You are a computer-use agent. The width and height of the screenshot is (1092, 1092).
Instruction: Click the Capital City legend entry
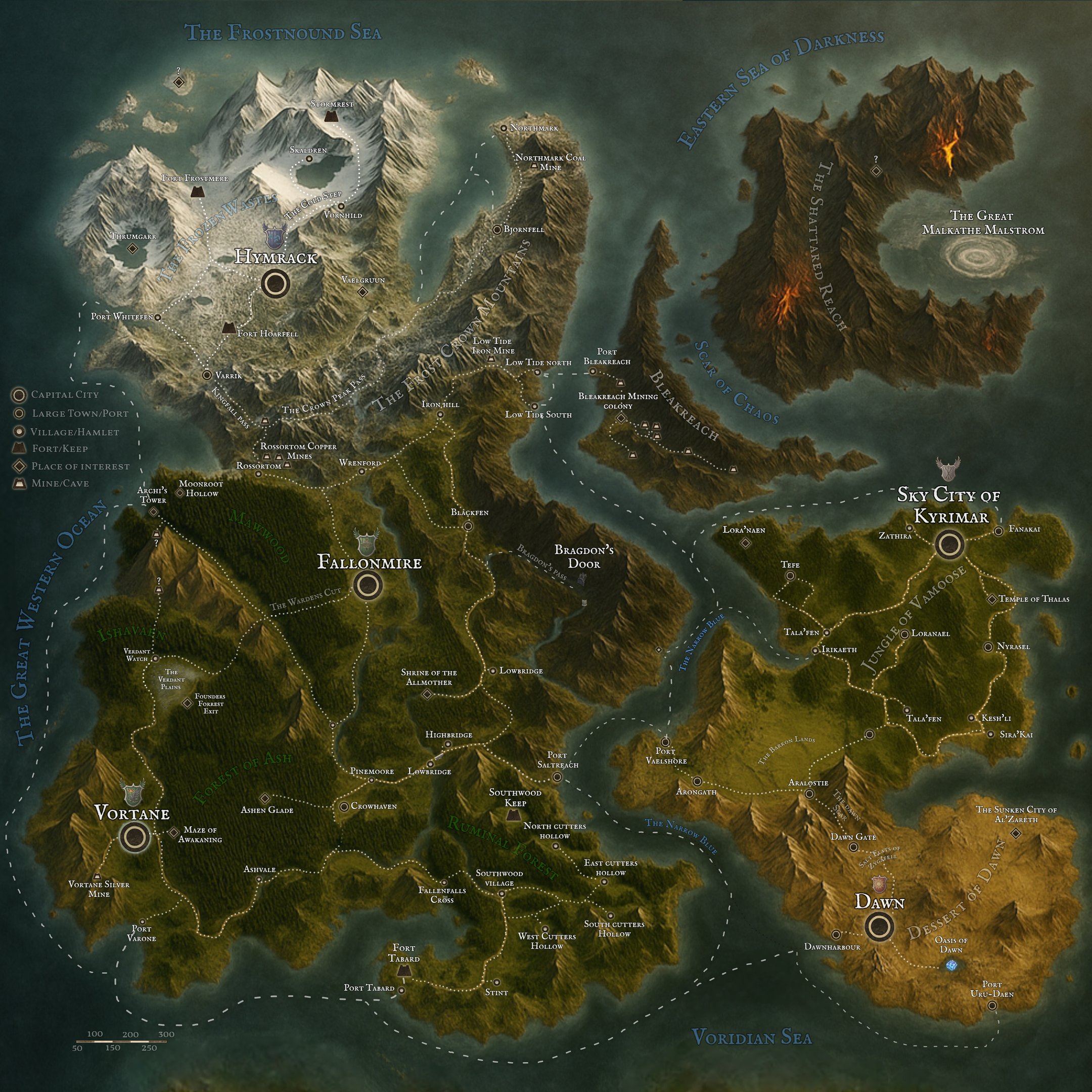point(20,395)
